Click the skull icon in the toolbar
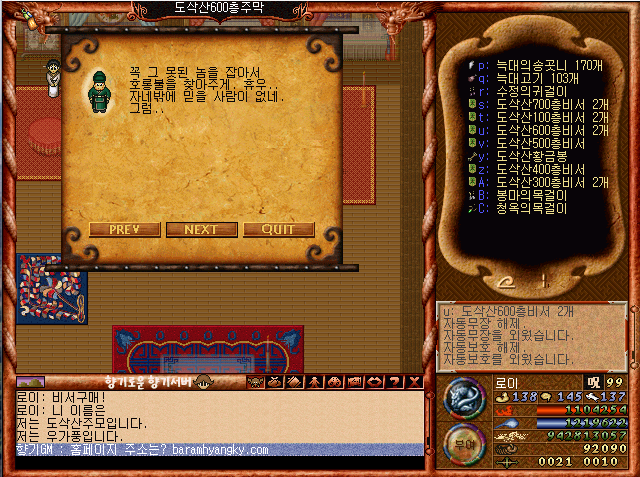This screenshot has height=477, width=640. 254,381
